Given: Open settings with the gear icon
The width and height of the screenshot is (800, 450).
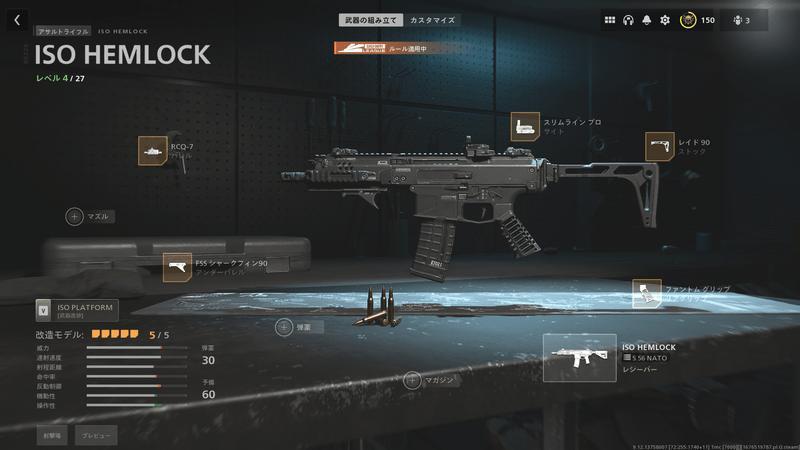Looking at the screenshot, I should point(665,20).
